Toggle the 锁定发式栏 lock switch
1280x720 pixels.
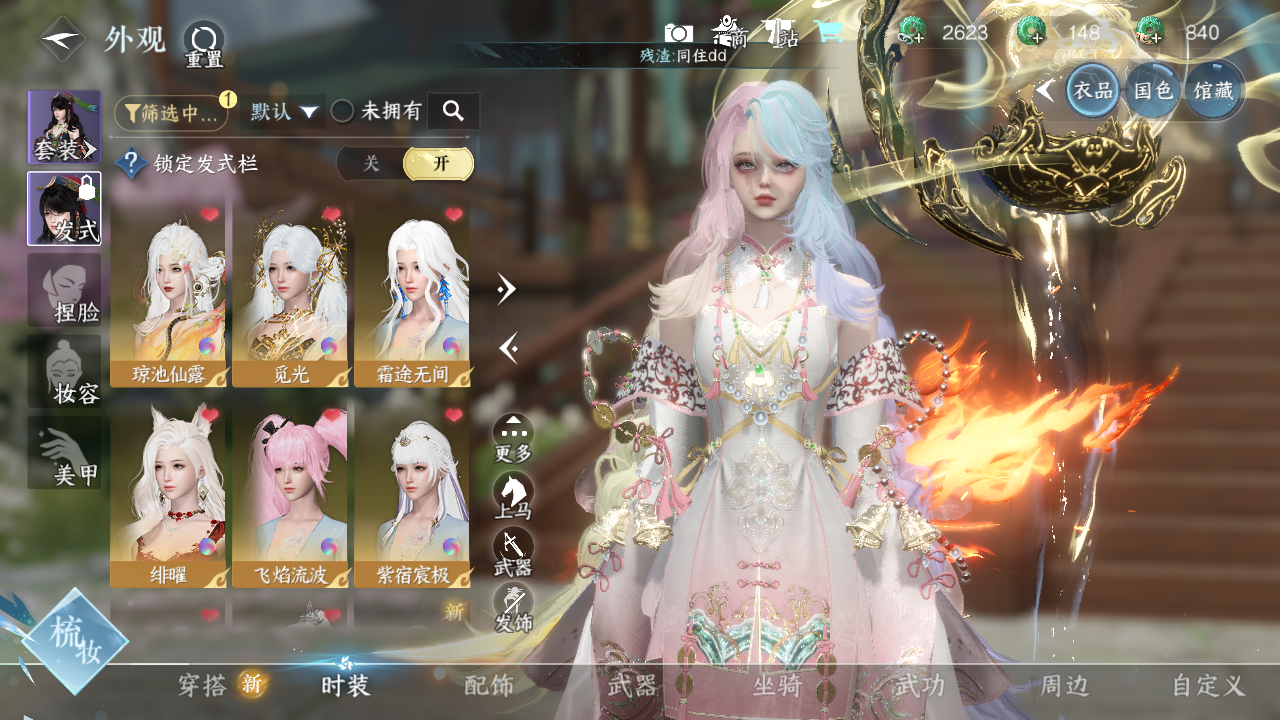(x=405, y=164)
